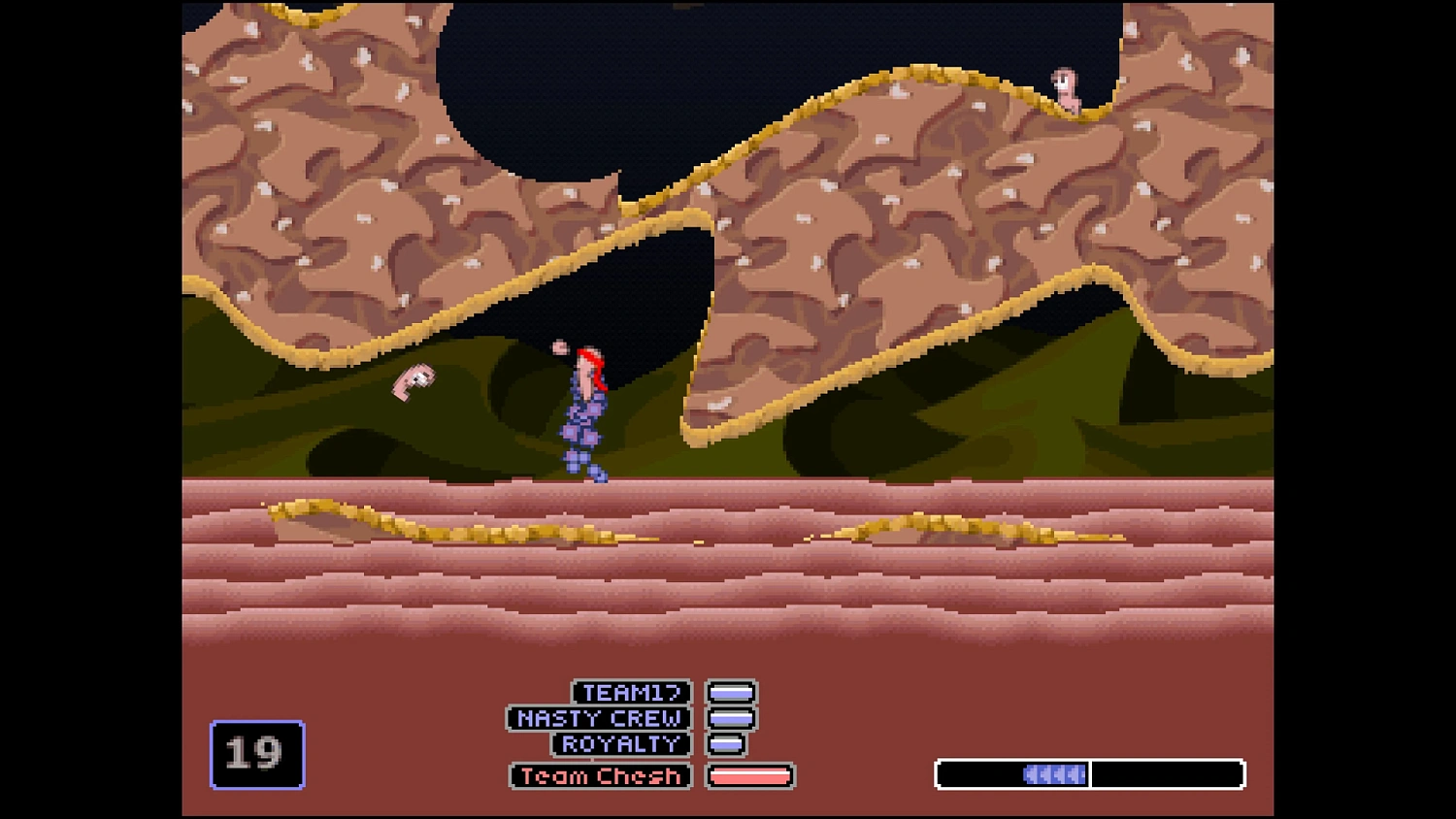Select the ROYALTY team name

620,744
